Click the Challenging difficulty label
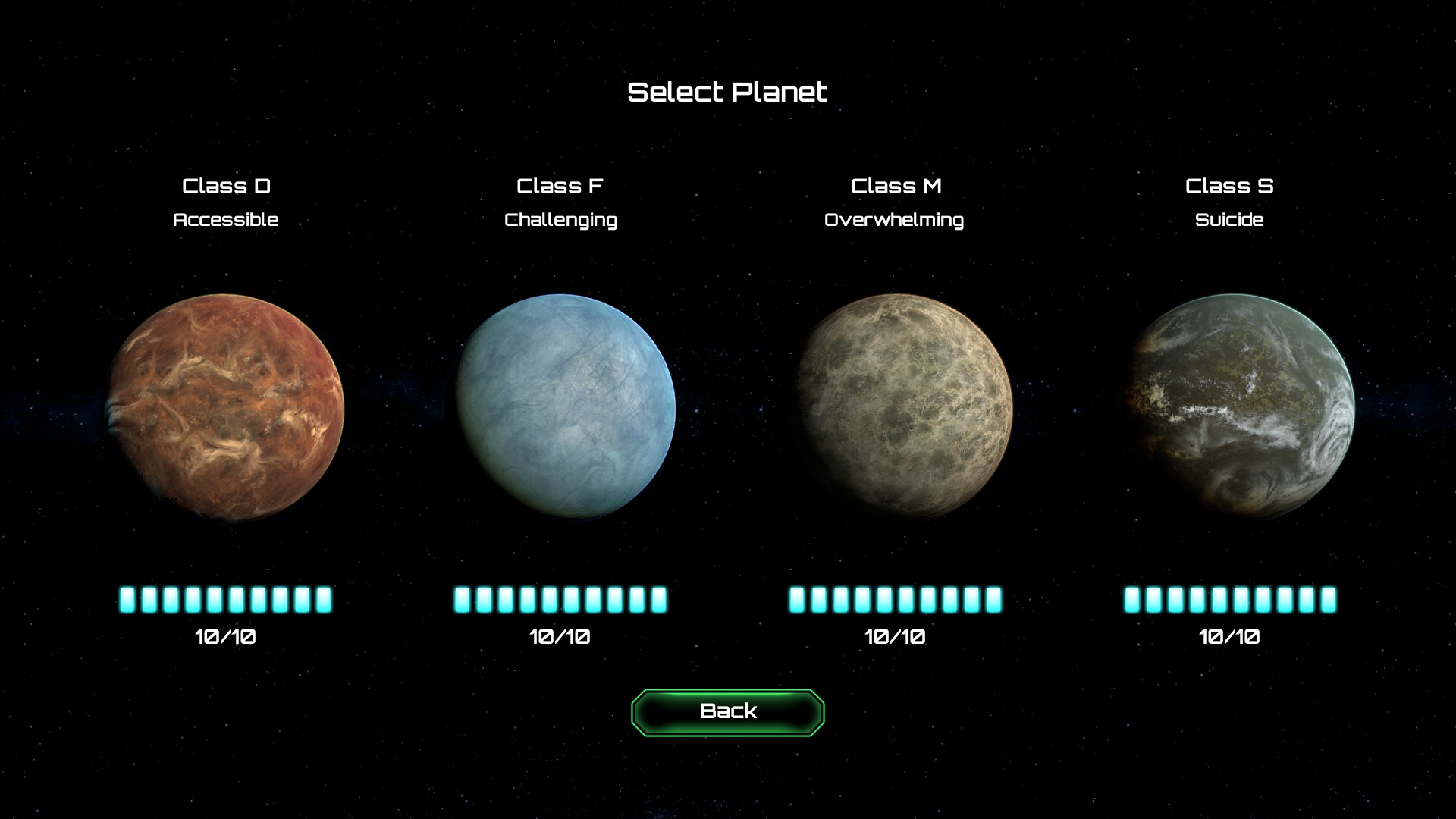1456x819 pixels. [x=560, y=220]
